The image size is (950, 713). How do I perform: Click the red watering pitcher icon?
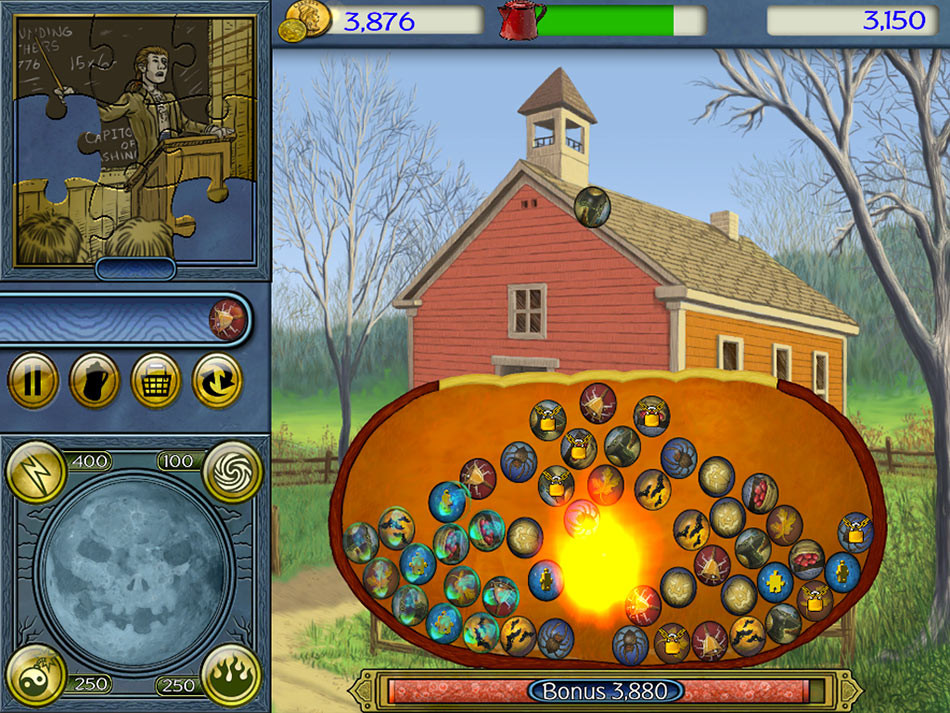click(522, 20)
